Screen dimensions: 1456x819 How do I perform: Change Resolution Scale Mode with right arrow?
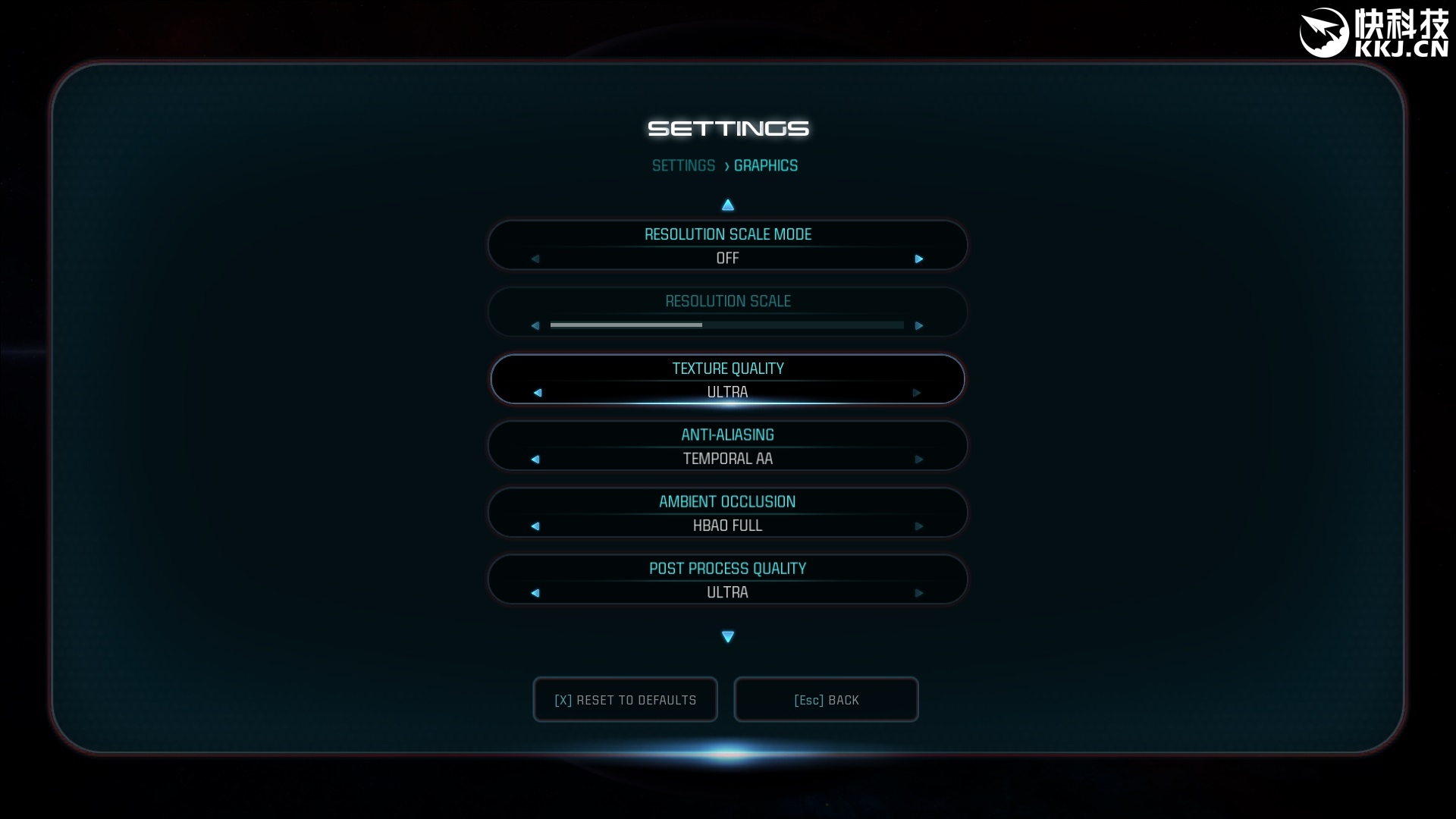coord(919,259)
